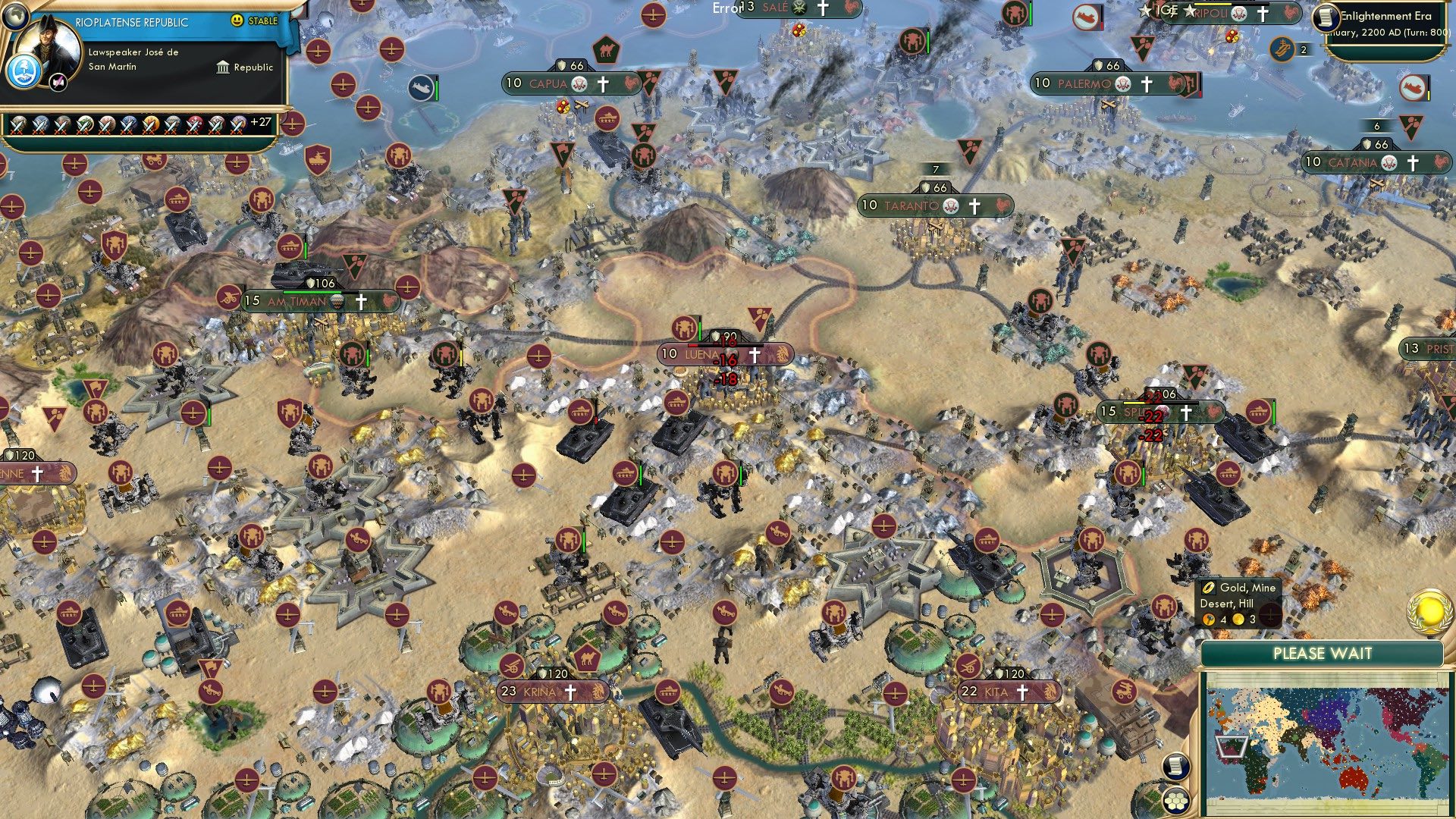
Task: Open the Civilopedia scroll beside the era banner
Action: [1327, 17]
